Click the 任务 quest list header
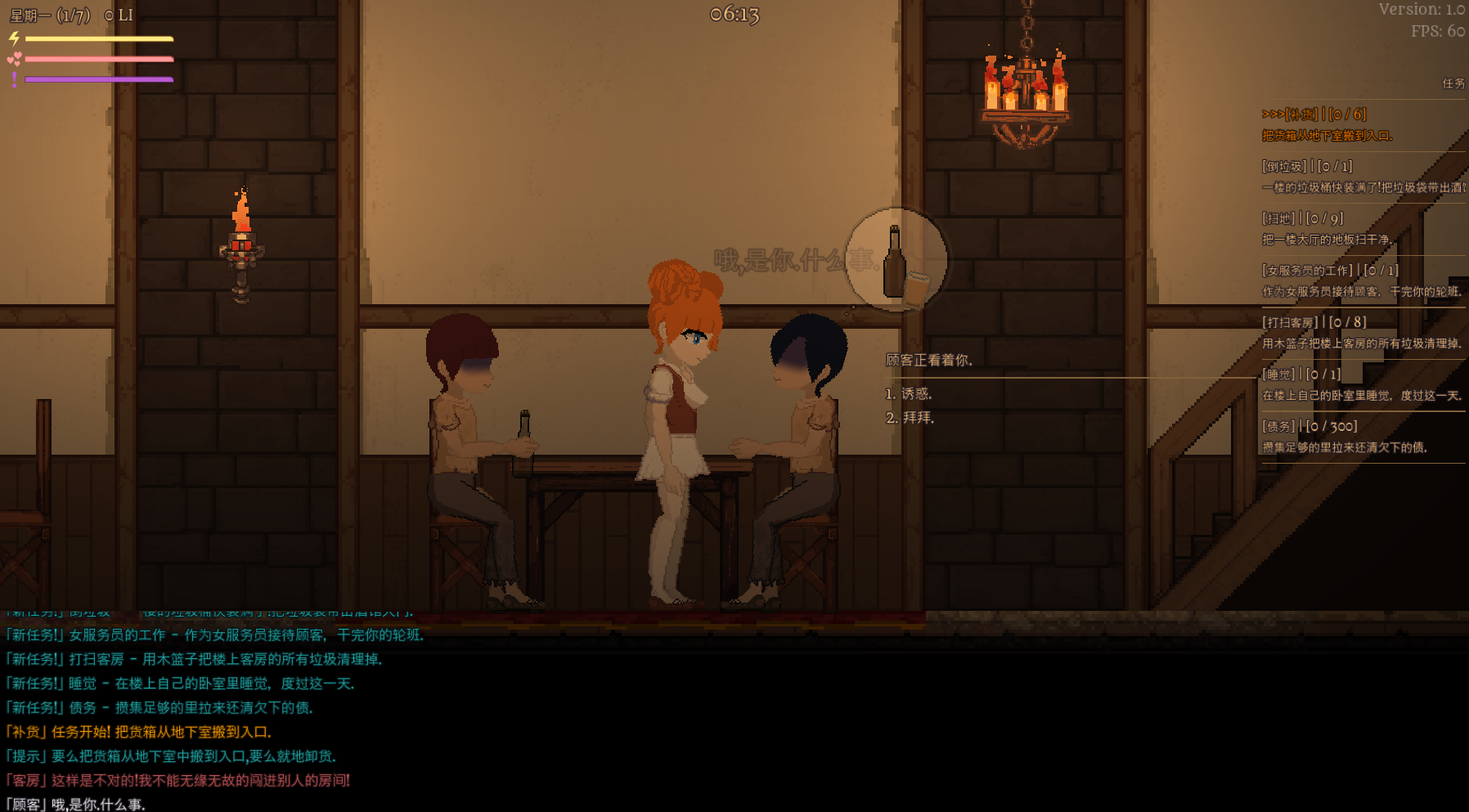This screenshot has height=812, width=1469. (x=1453, y=83)
